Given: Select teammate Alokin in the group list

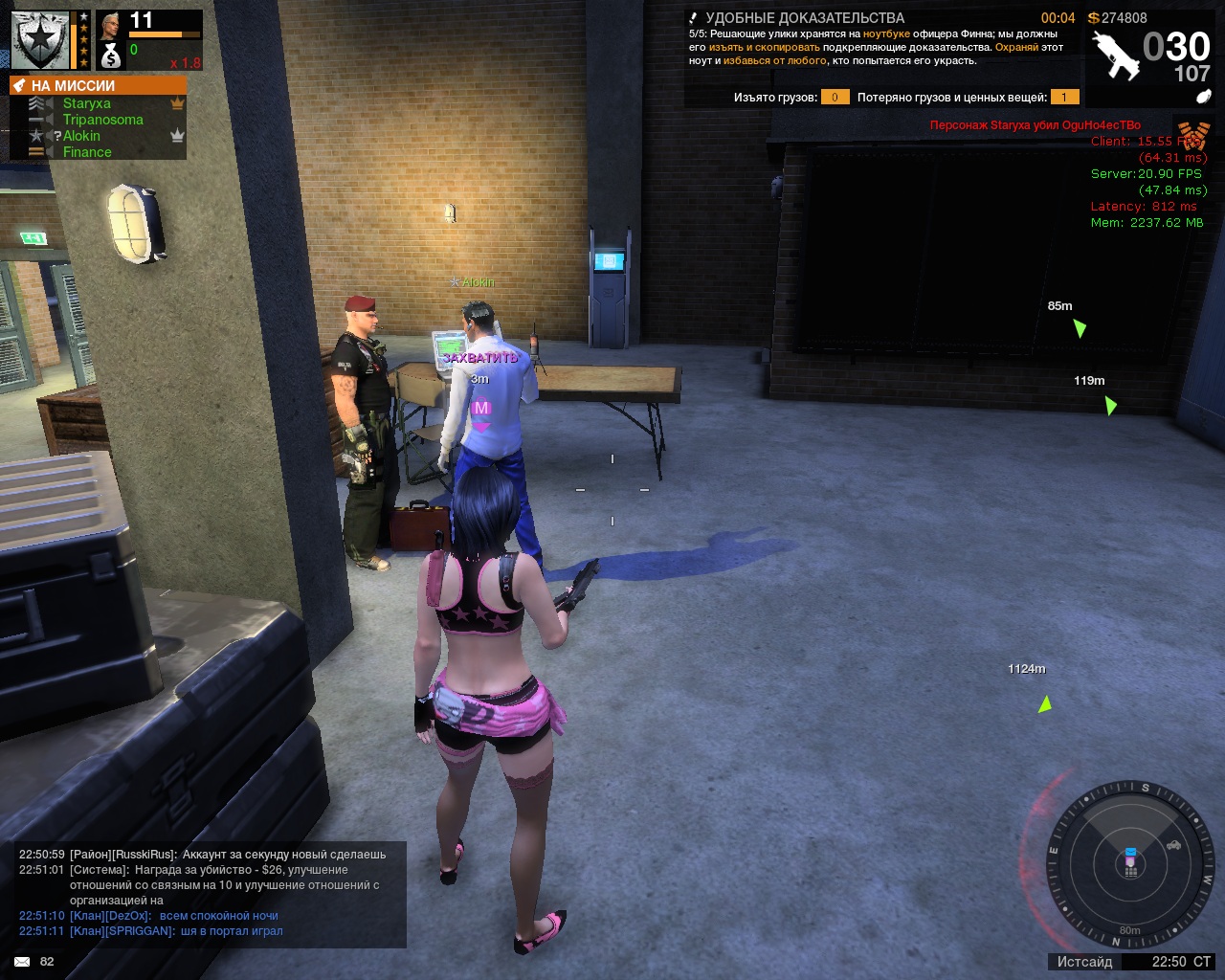Looking at the screenshot, I should [81, 136].
